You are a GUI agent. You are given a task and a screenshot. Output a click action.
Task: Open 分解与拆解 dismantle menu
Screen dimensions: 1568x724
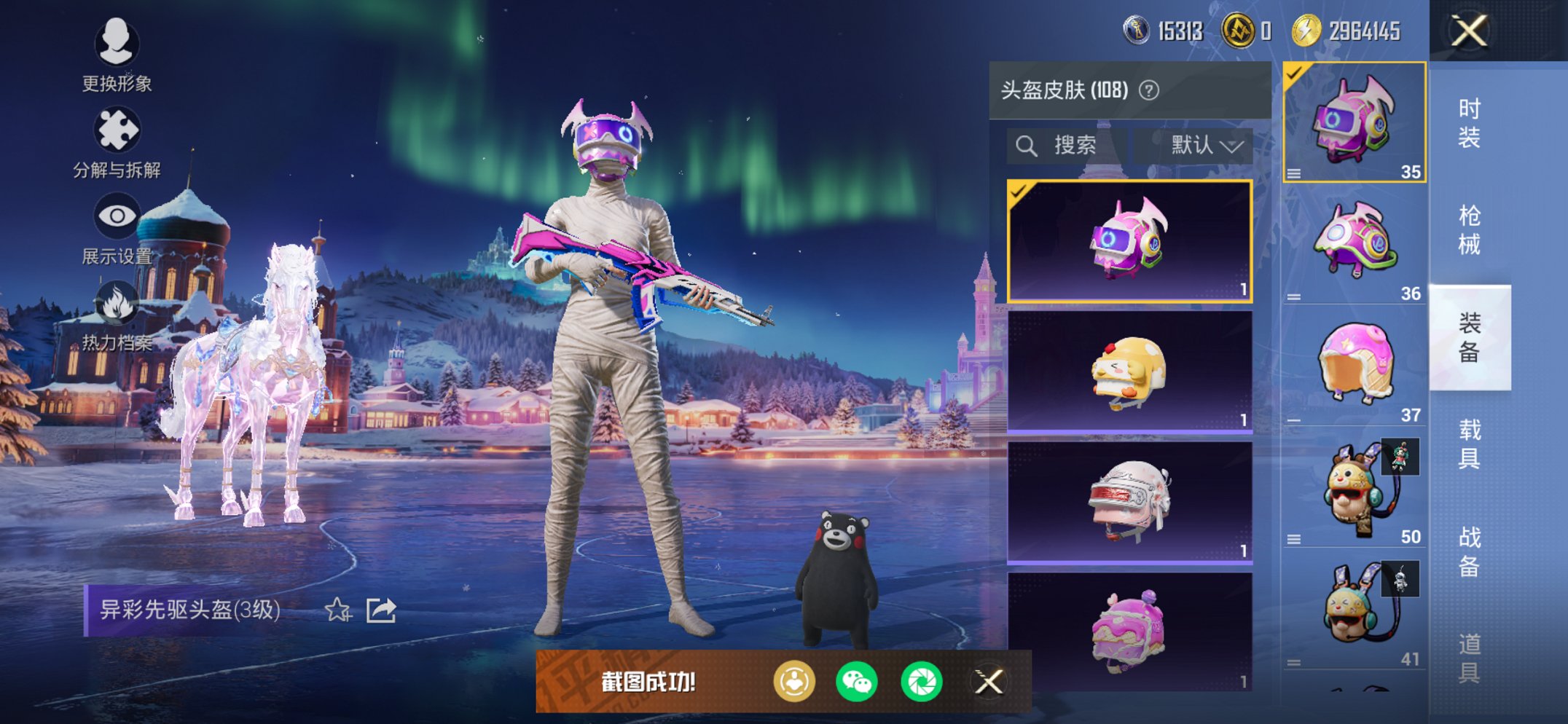[117, 142]
